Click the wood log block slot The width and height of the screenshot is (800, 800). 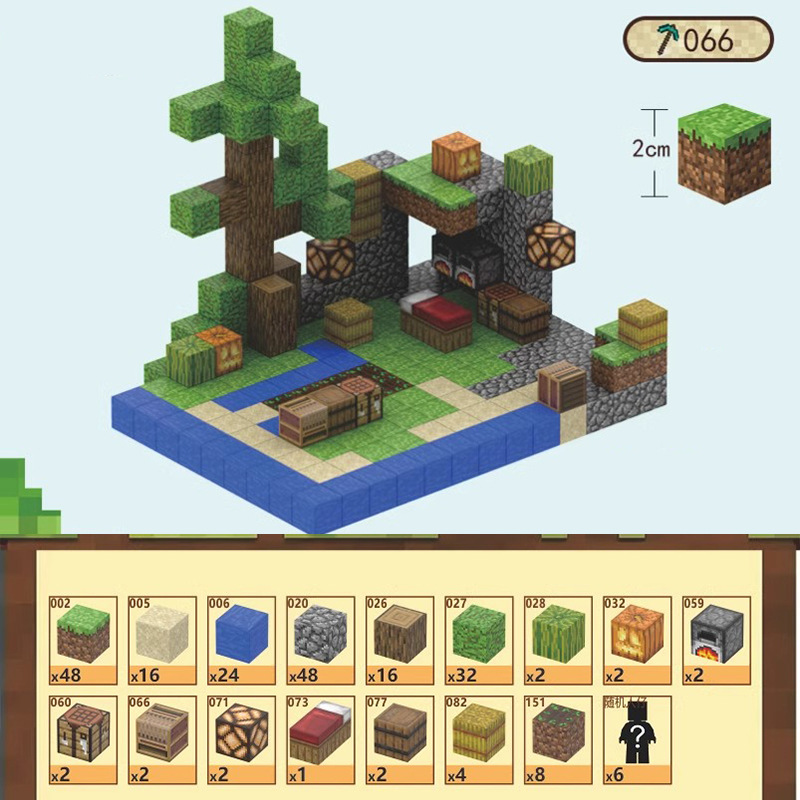click(x=398, y=640)
